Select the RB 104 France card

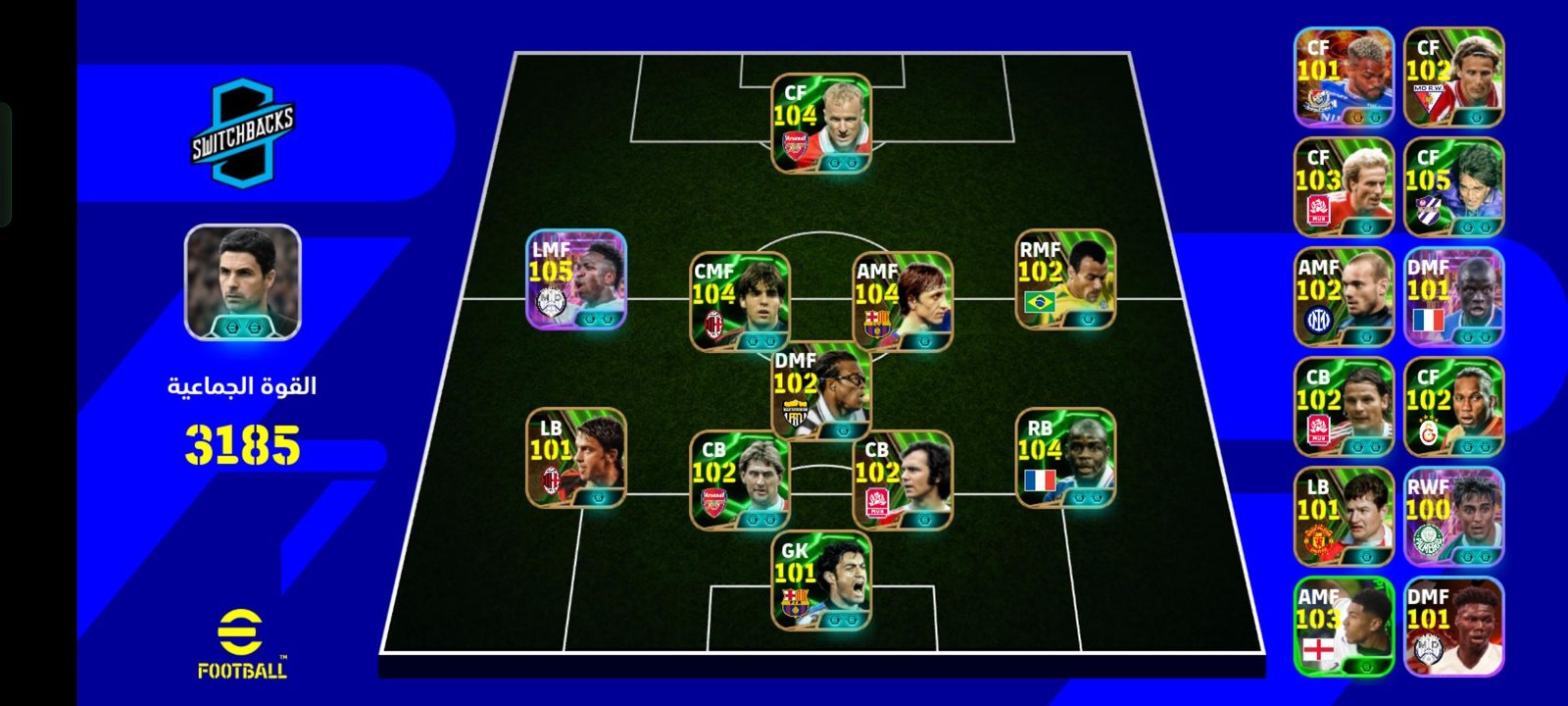coord(1065,457)
